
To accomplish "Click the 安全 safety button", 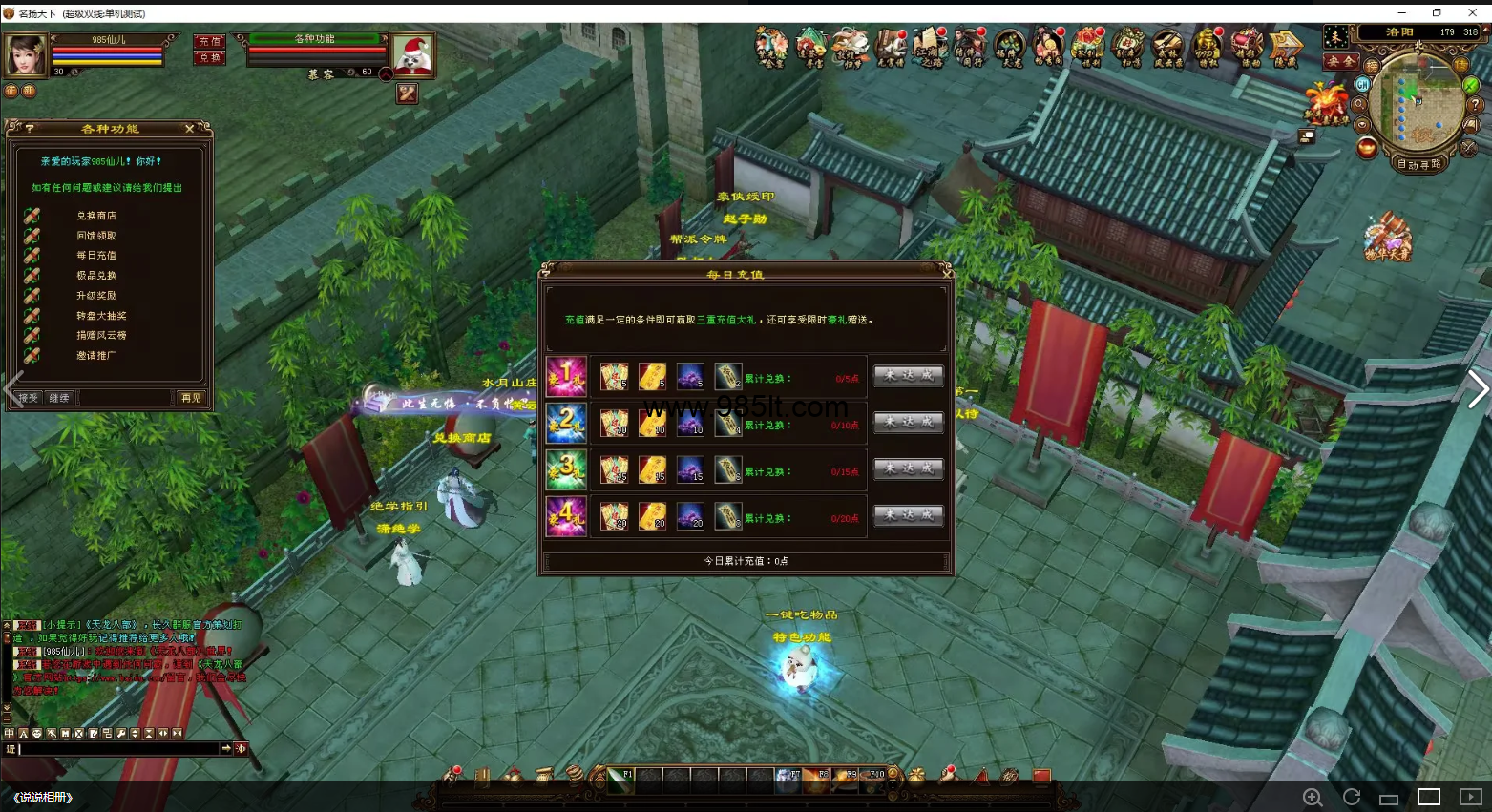I will point(1341,62).
